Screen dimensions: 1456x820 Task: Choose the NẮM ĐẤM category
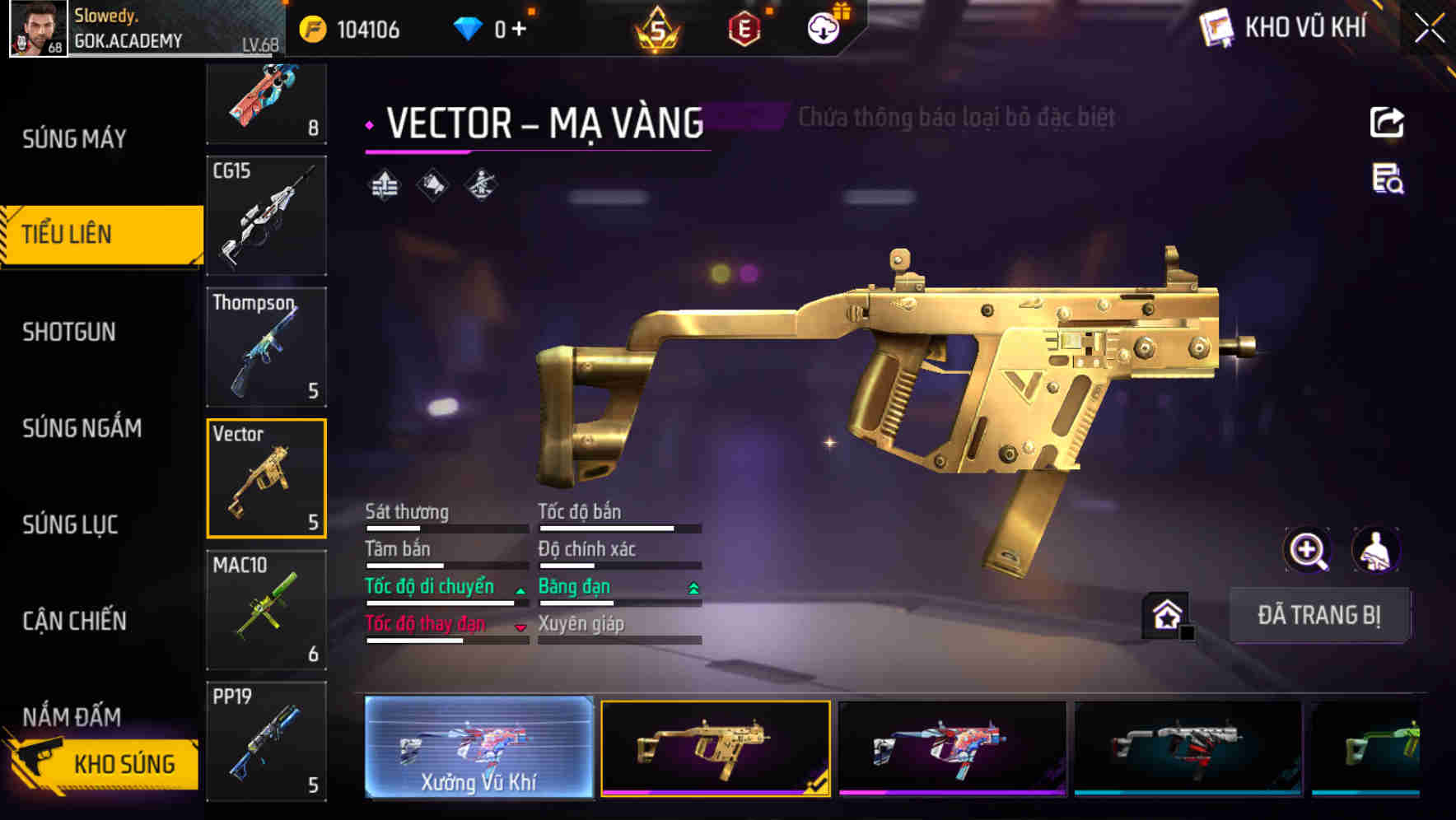point(72,716)
